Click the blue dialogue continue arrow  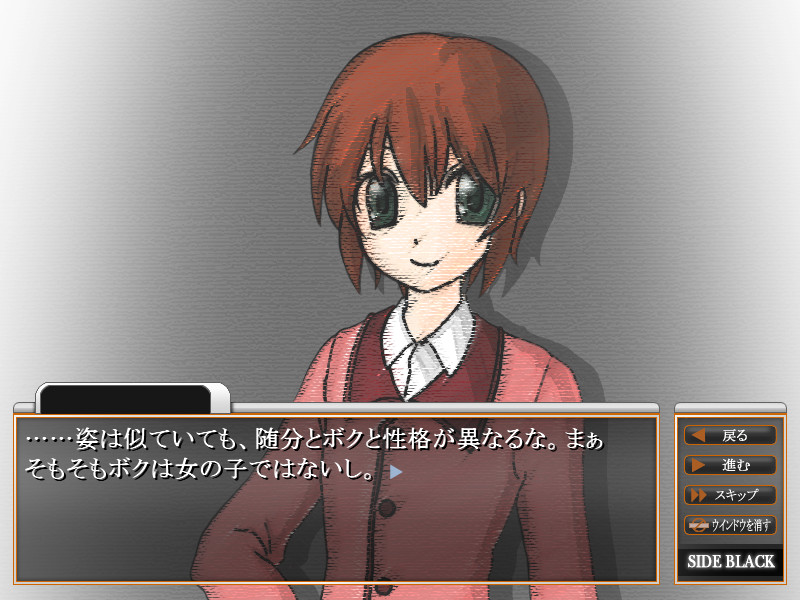[396, 472]
